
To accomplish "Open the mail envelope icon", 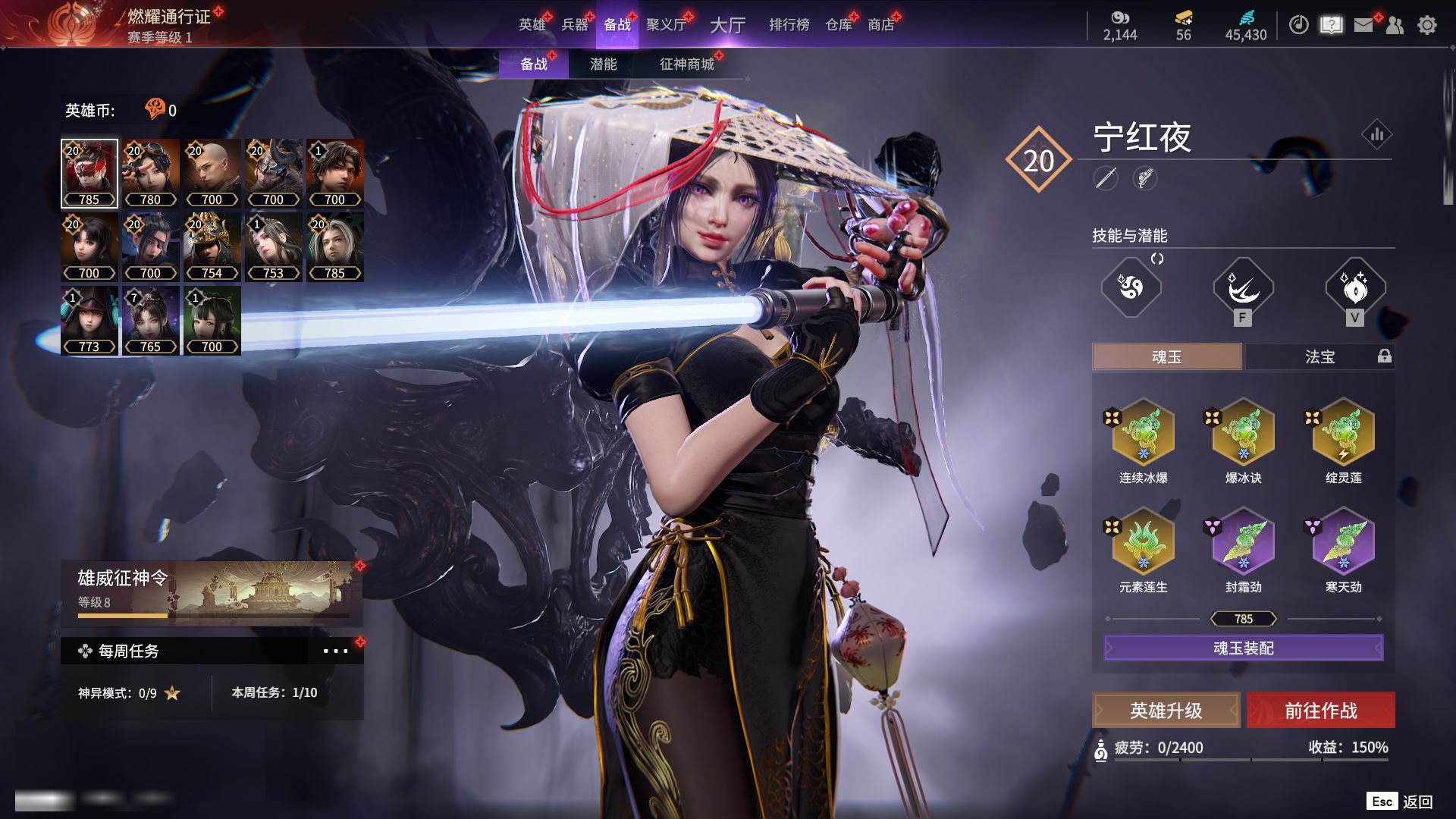I will (1363, 25).
